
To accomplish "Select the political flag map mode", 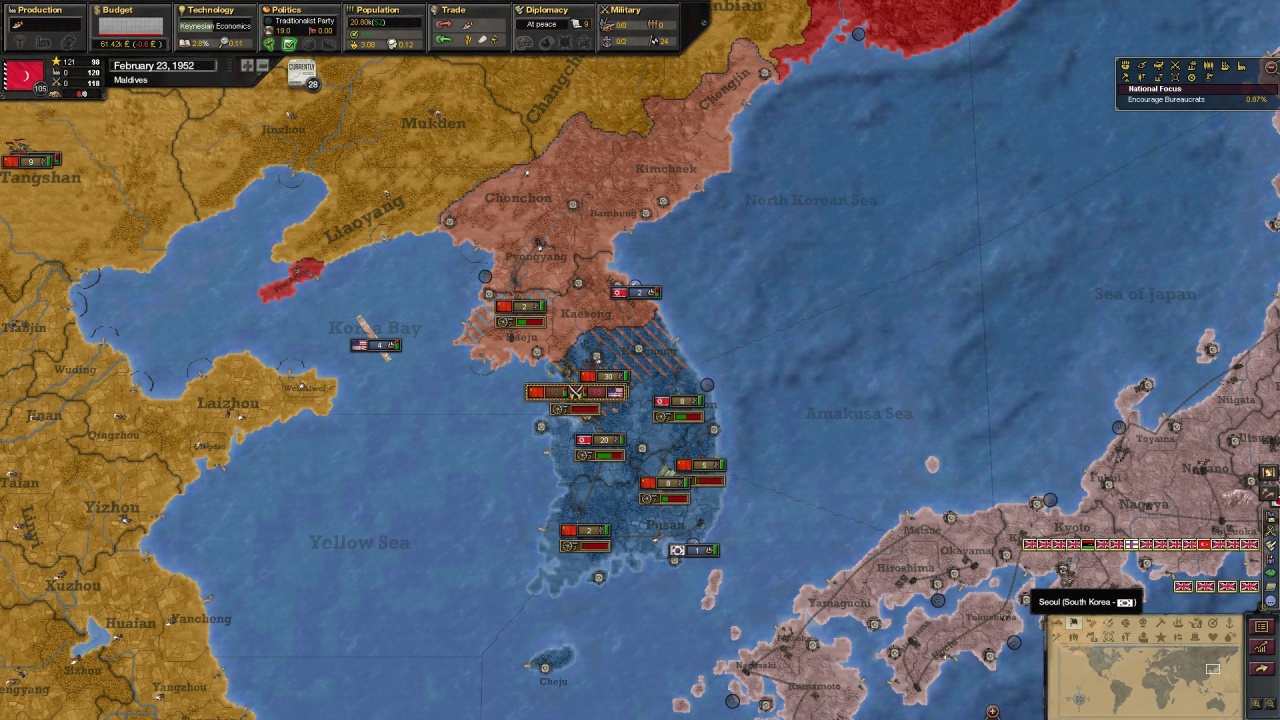I will click(1073, 623).
